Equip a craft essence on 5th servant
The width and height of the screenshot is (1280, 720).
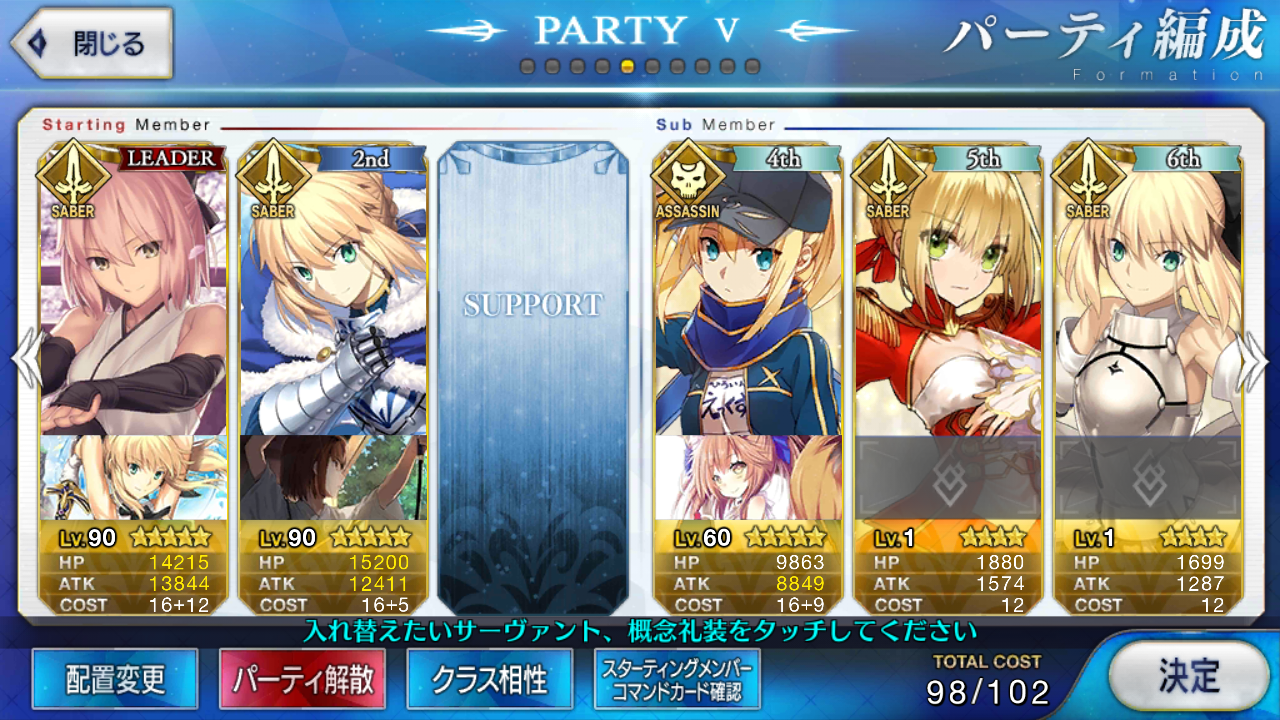tap(948, 477)
